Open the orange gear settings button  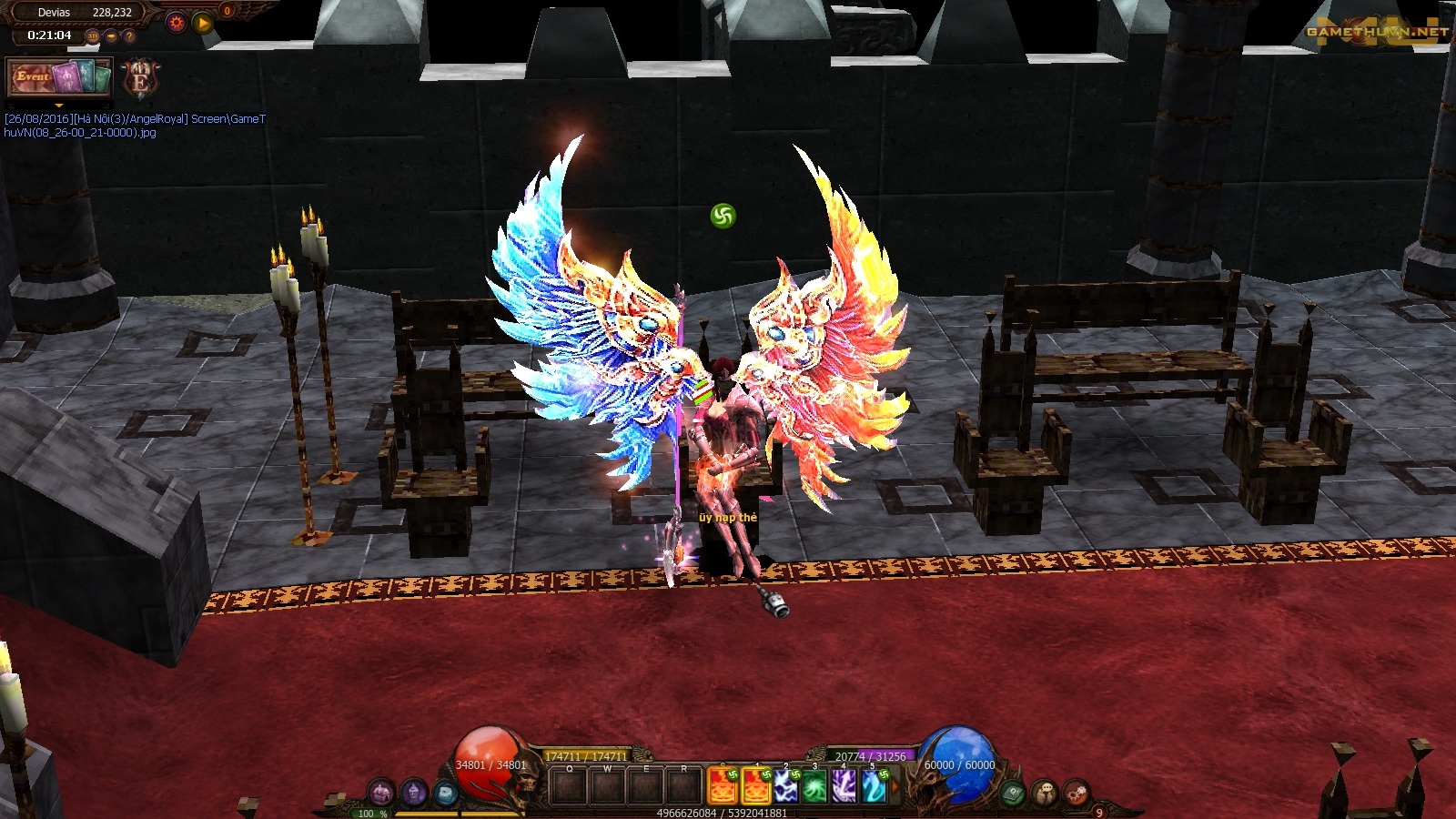pos(177,23)
